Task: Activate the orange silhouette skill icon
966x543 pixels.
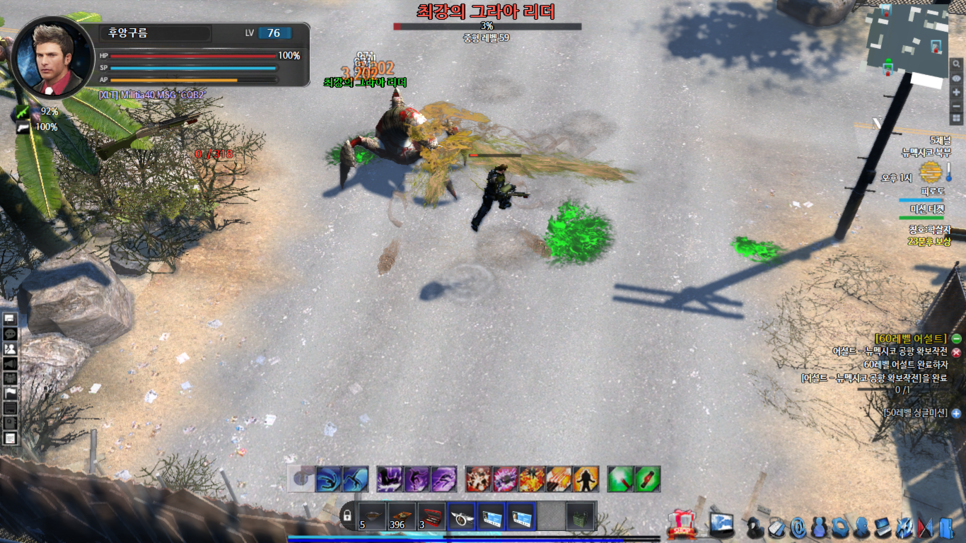Action: [x=586, y=479]
